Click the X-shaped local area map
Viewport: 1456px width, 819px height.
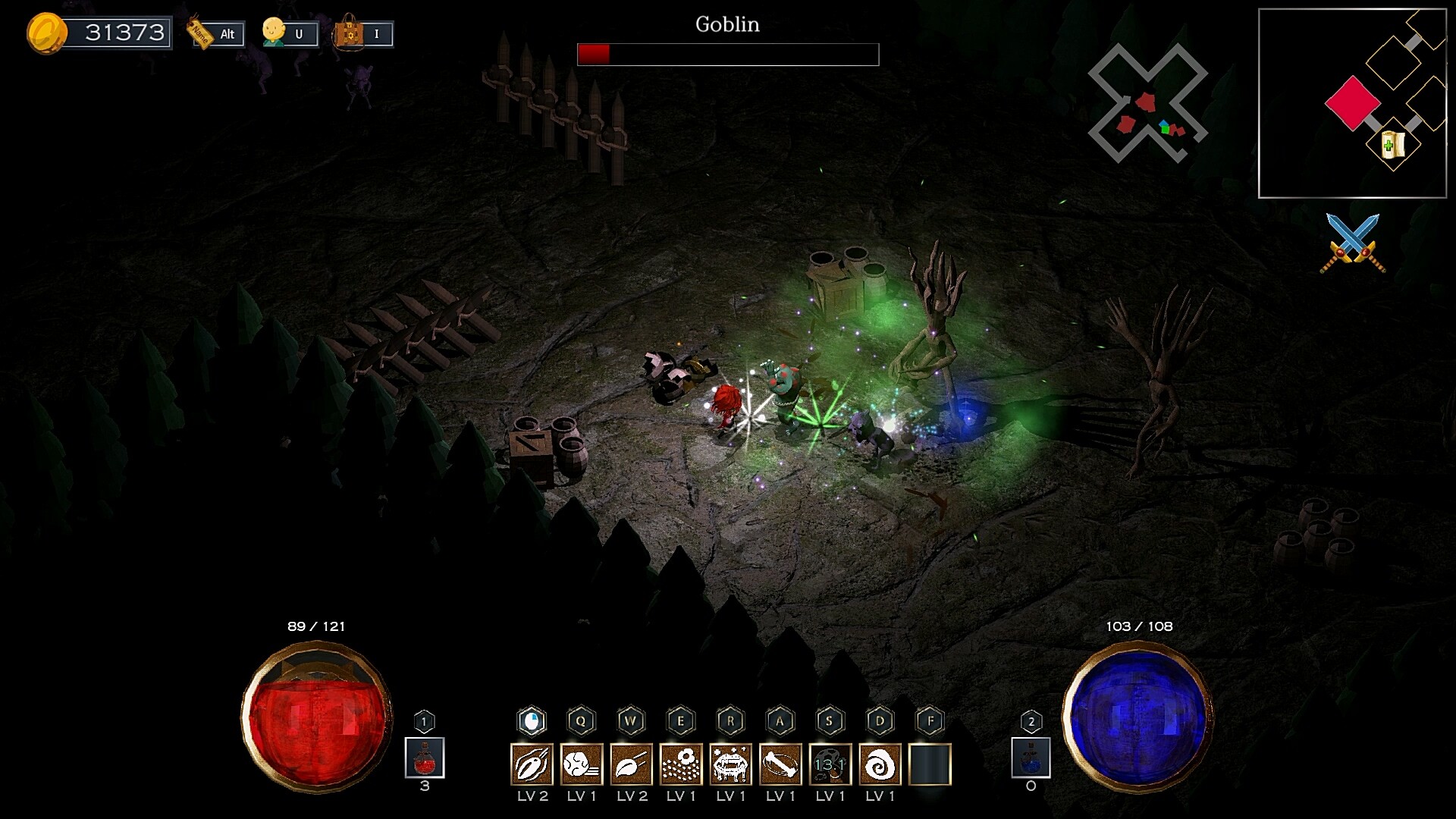click(1147, 103)
